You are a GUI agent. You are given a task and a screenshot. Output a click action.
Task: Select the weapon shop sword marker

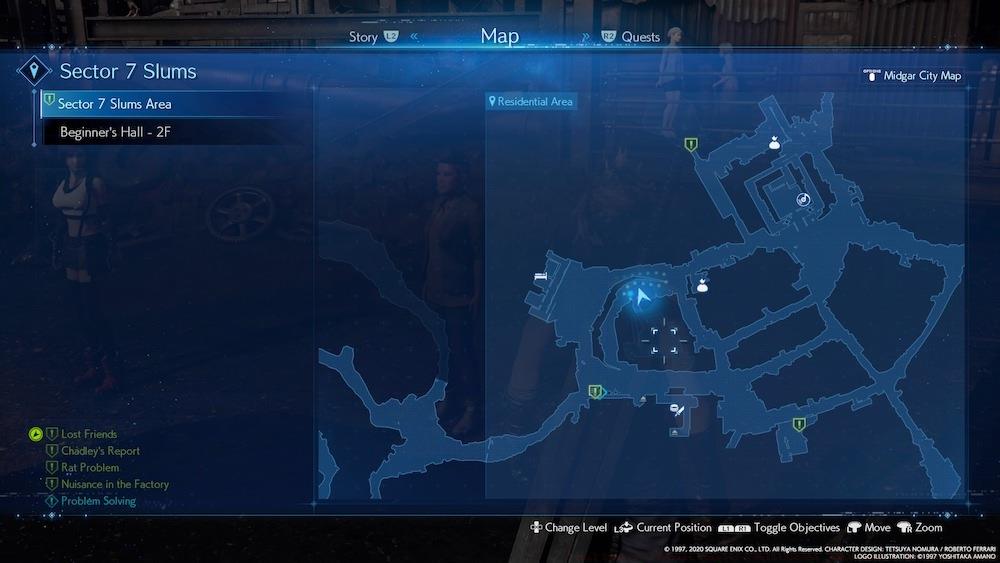pyautogui.click(x=677, y=408)
